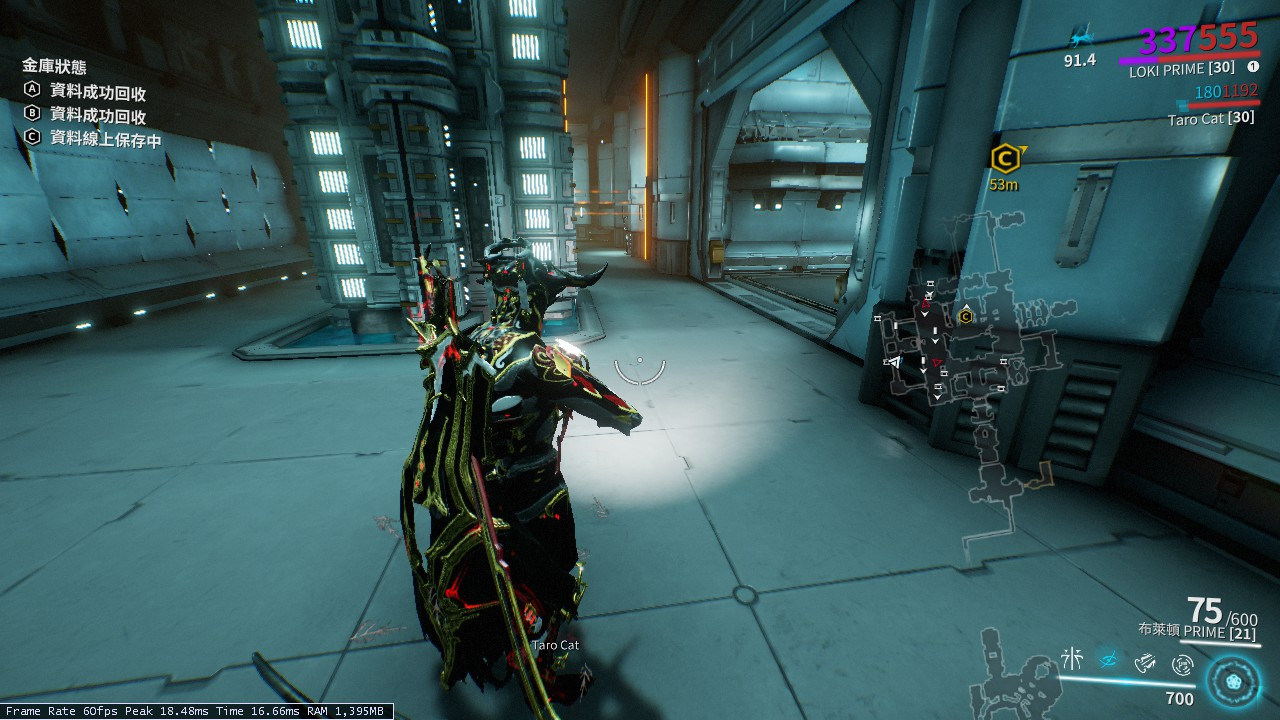Trigger the Radial Disarm ability icon
Viewport: 1280px width, 720px height.
1183,662
